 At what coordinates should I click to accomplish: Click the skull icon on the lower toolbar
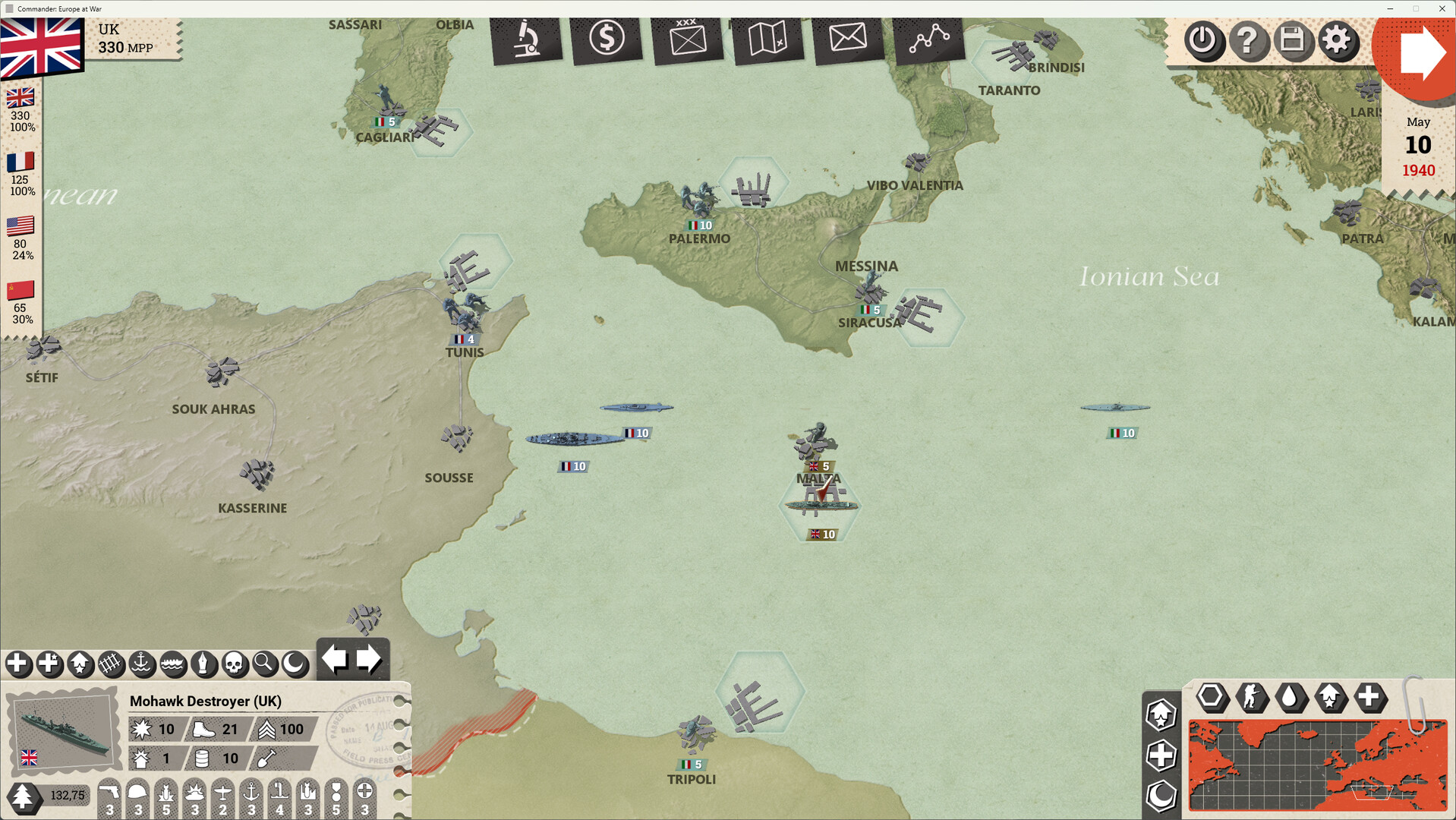(235, 664)
